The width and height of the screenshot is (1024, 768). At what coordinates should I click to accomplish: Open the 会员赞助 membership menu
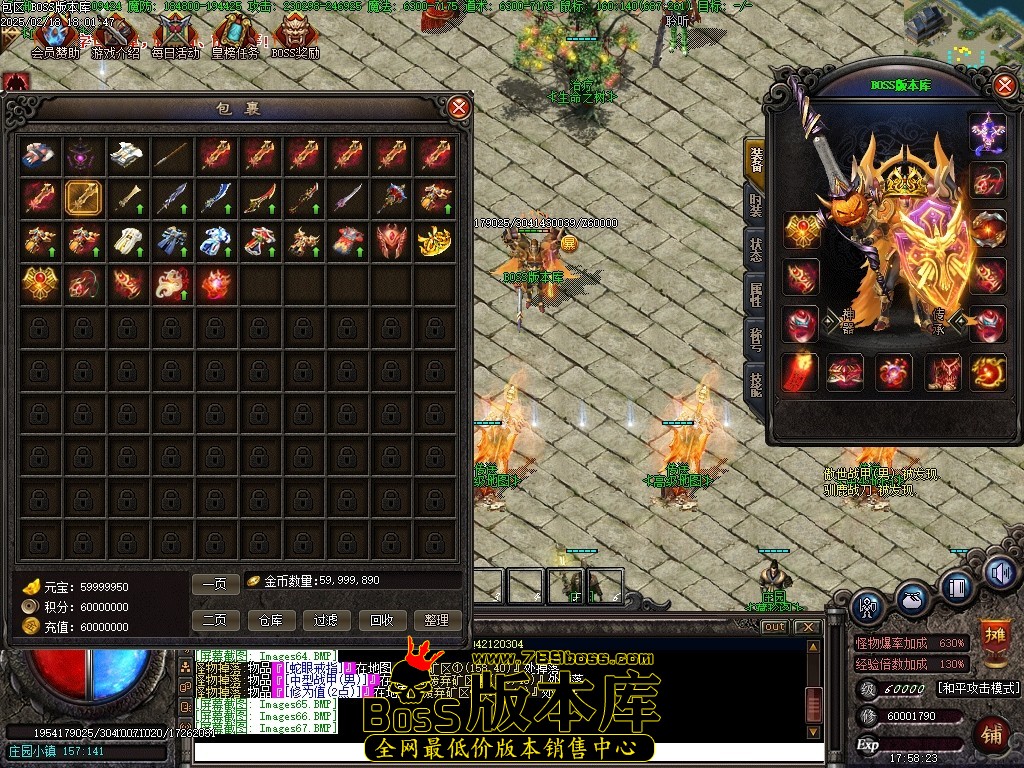(x=55, y=40)
